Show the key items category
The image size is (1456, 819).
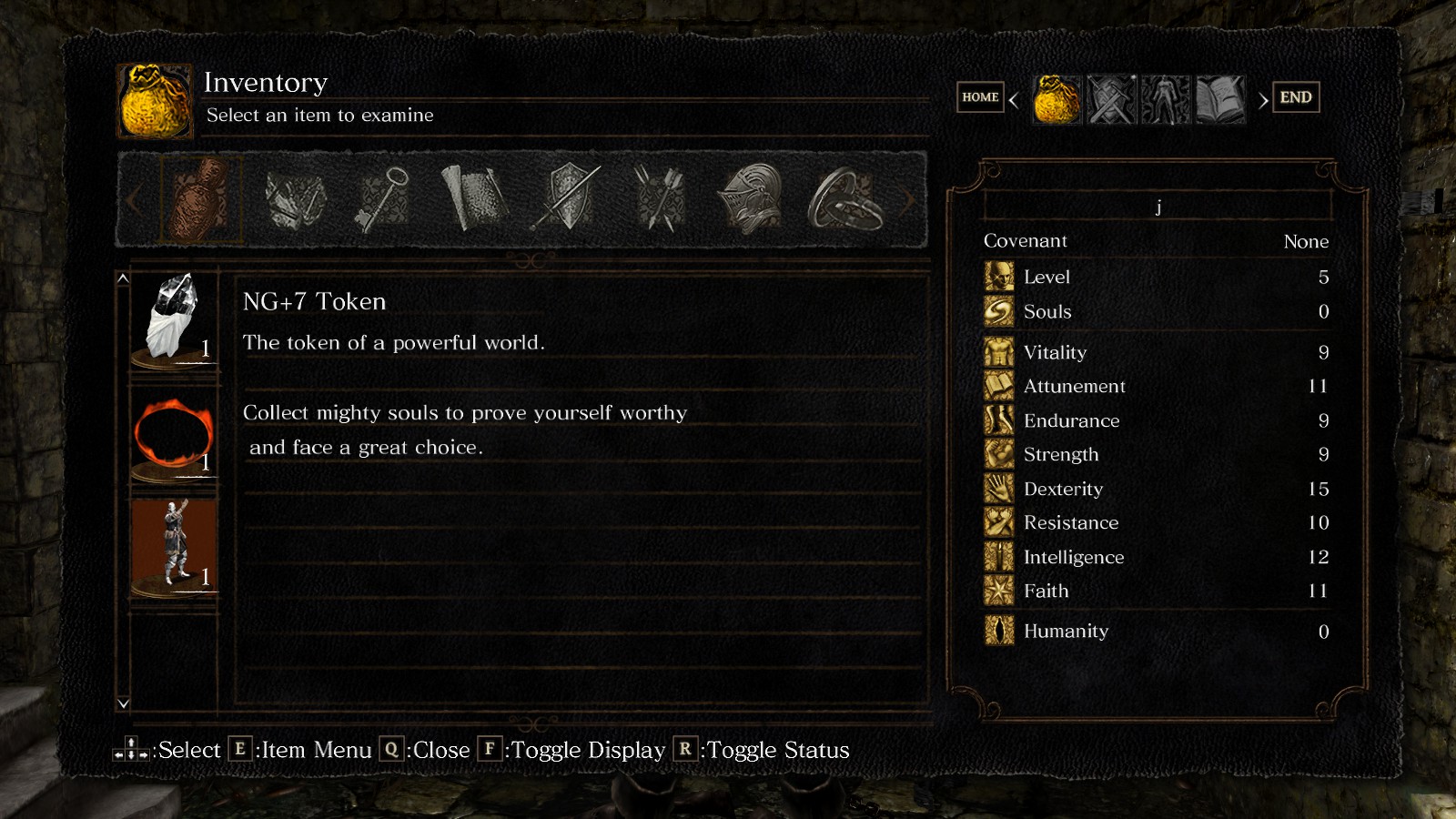(382, 199)
